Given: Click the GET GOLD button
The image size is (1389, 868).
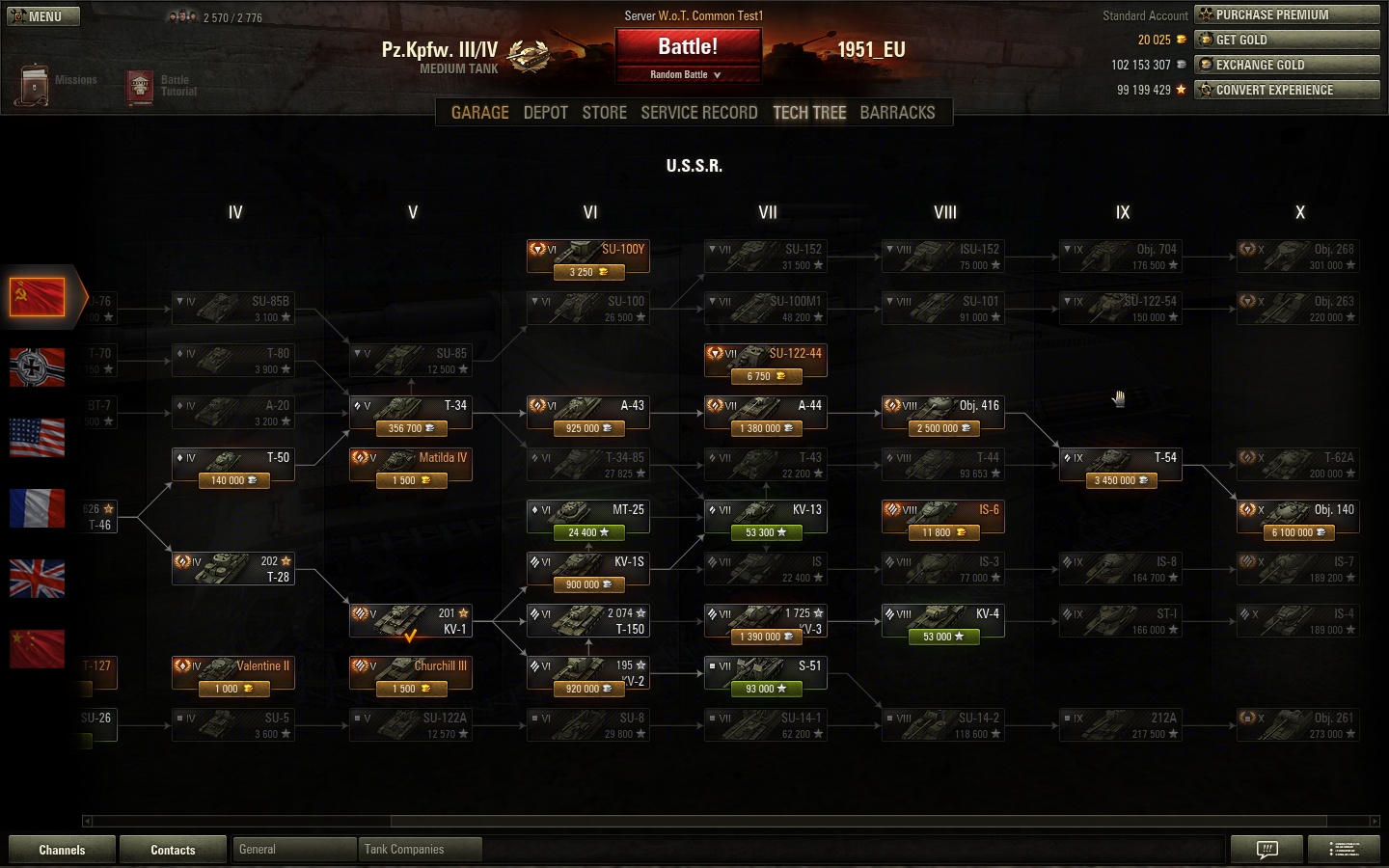Looking at the screenshot, I should pyautogui.click(x=1287, y=40).
